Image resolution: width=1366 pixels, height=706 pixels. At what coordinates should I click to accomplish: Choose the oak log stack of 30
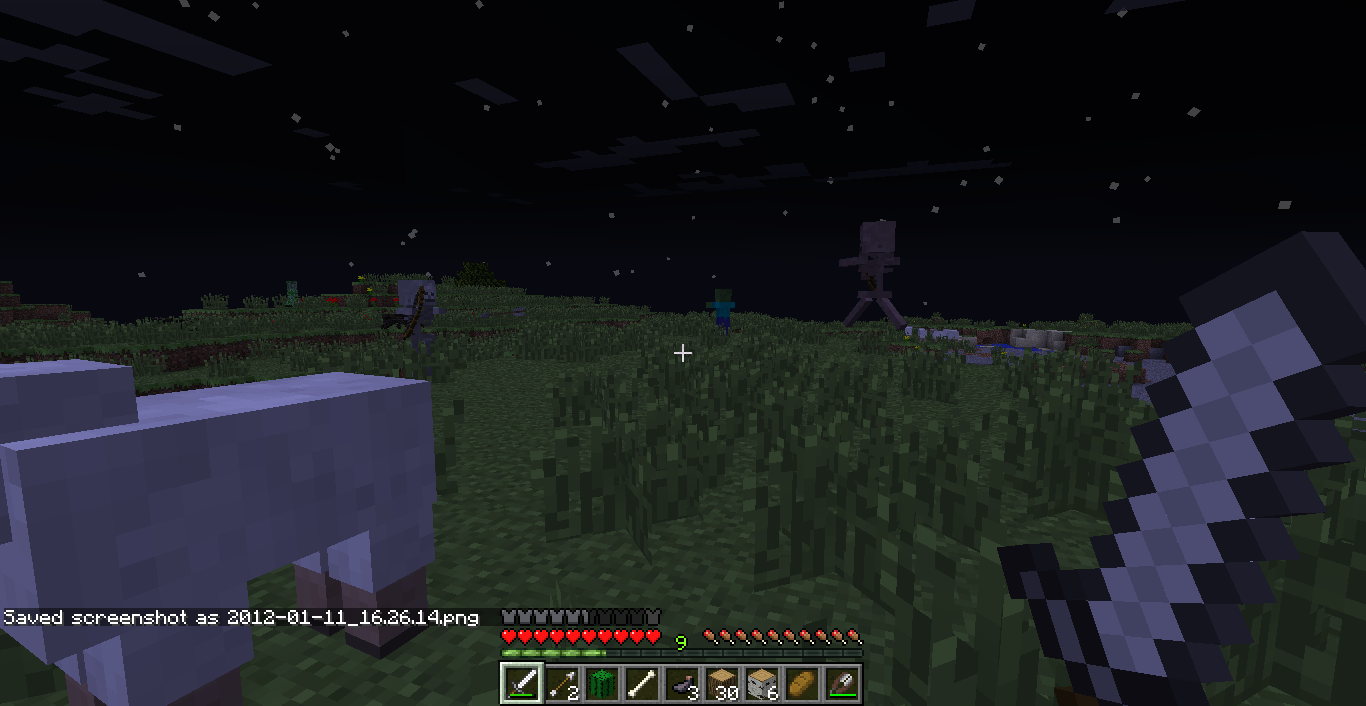[722, 684]
